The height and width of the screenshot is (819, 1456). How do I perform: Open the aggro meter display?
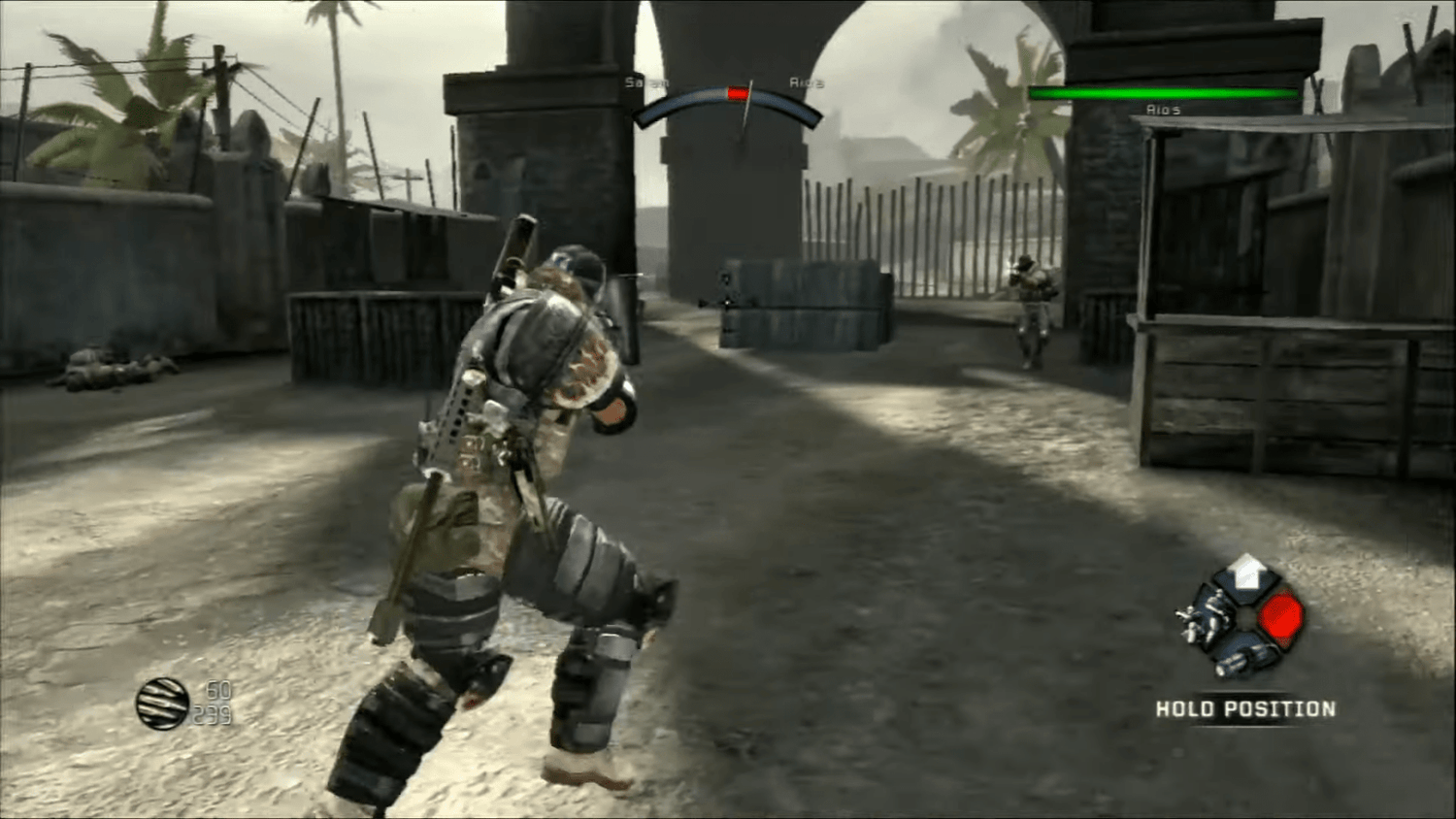(728, 102)
